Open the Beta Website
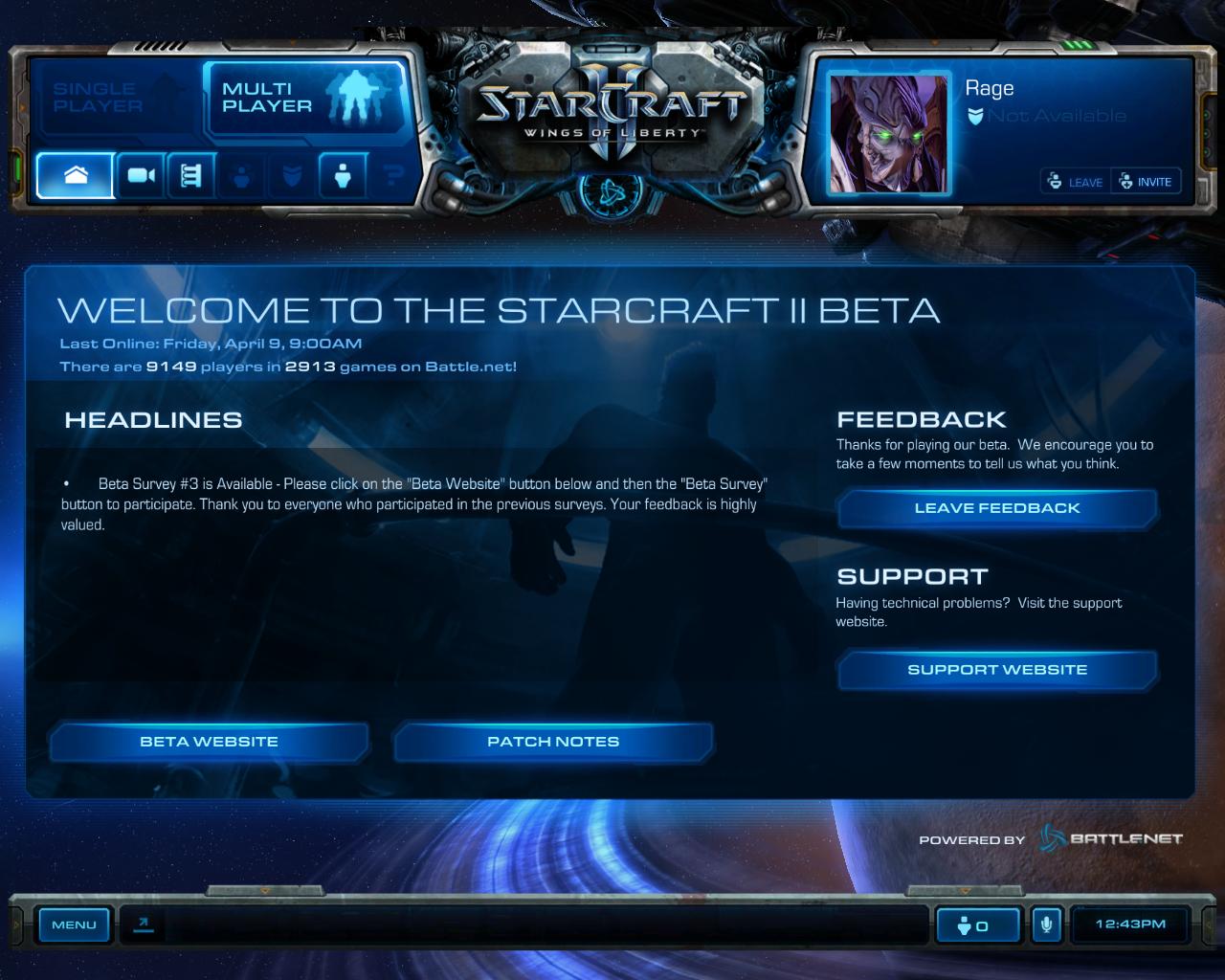 209,742
